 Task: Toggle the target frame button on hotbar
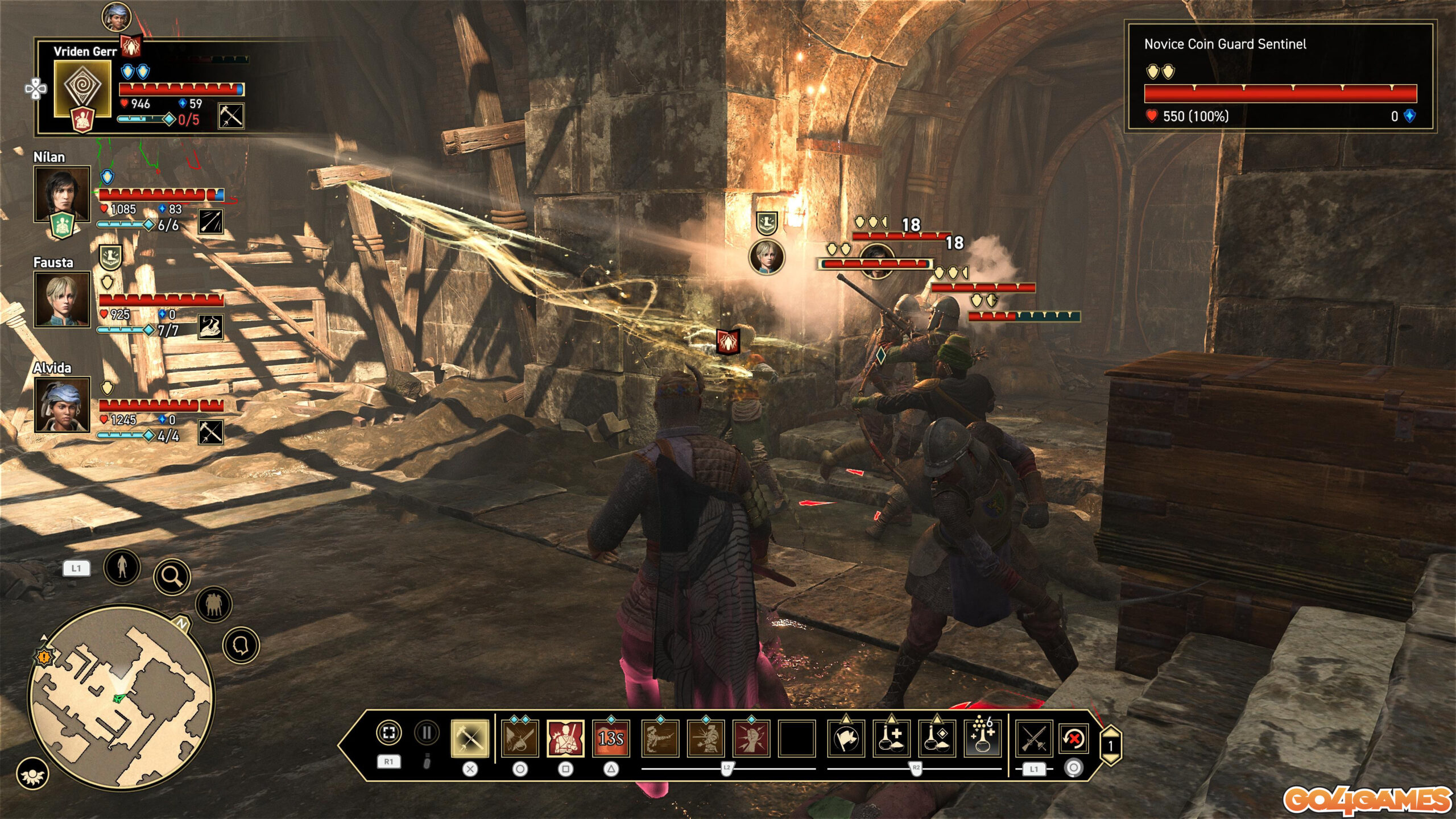click(x=389, y=733)
